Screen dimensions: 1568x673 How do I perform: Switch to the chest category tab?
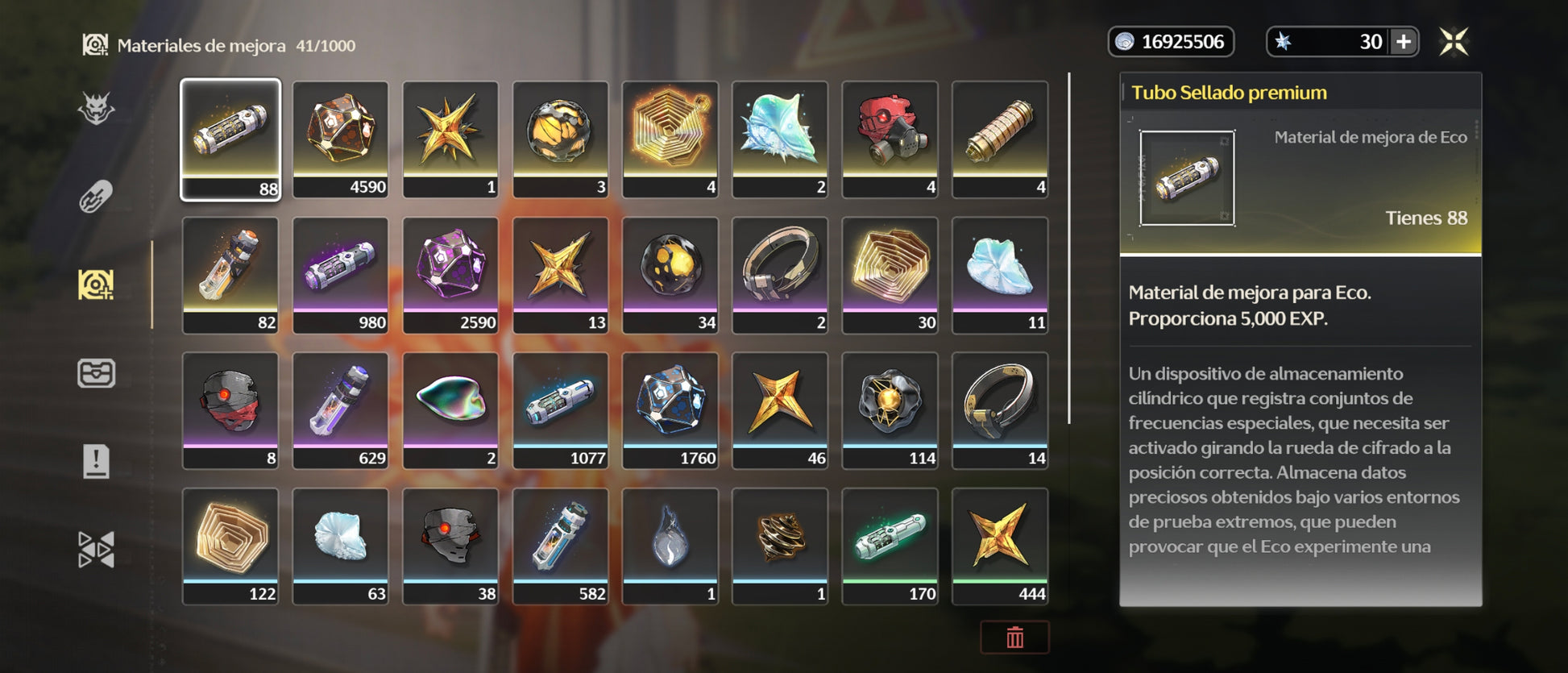coord(96,373)
